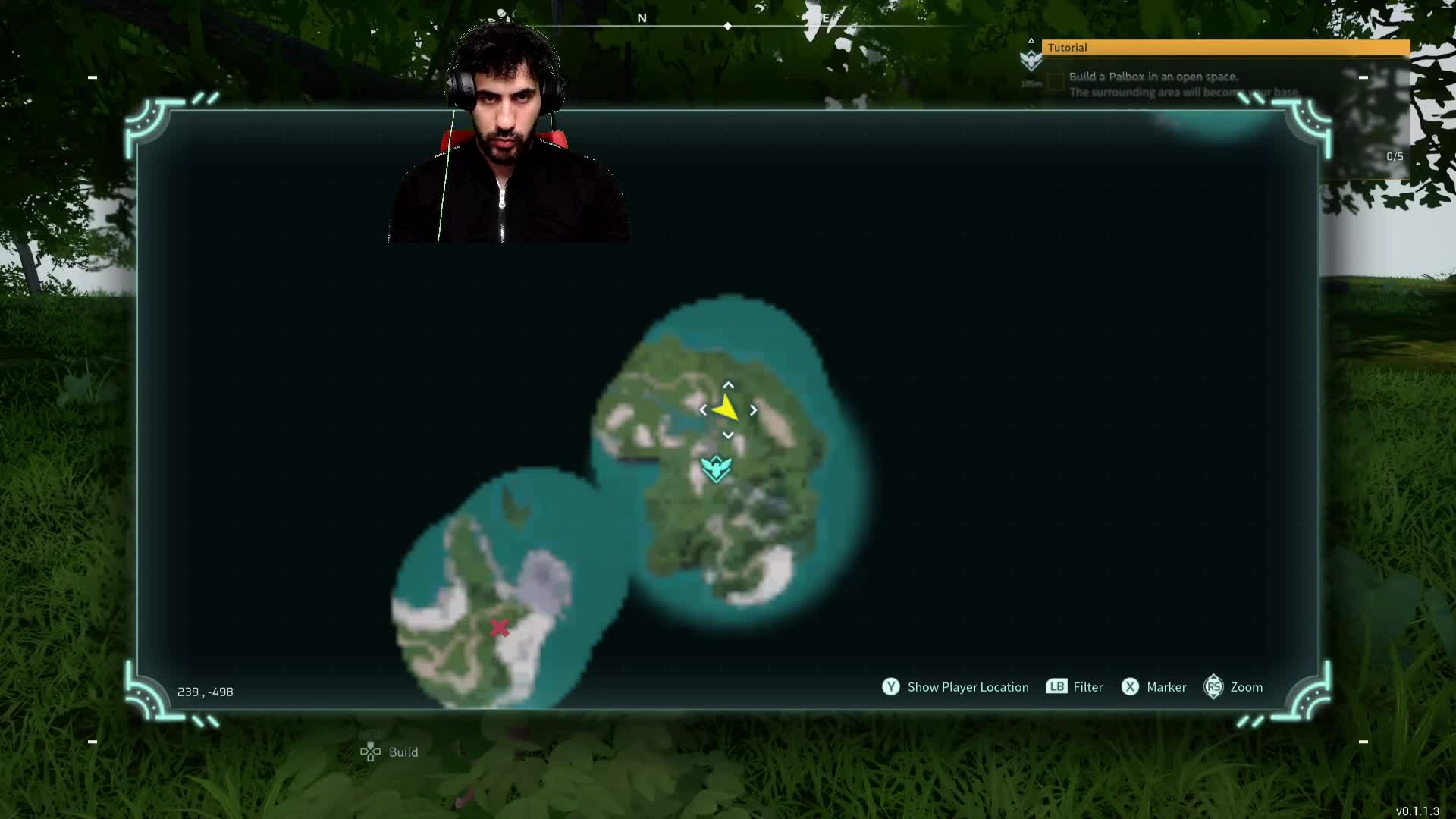Image resolution: width=1456 pixels, height=819 pixels.
Task: Open the Tutorial panel header
Action: click(1068, 47)
